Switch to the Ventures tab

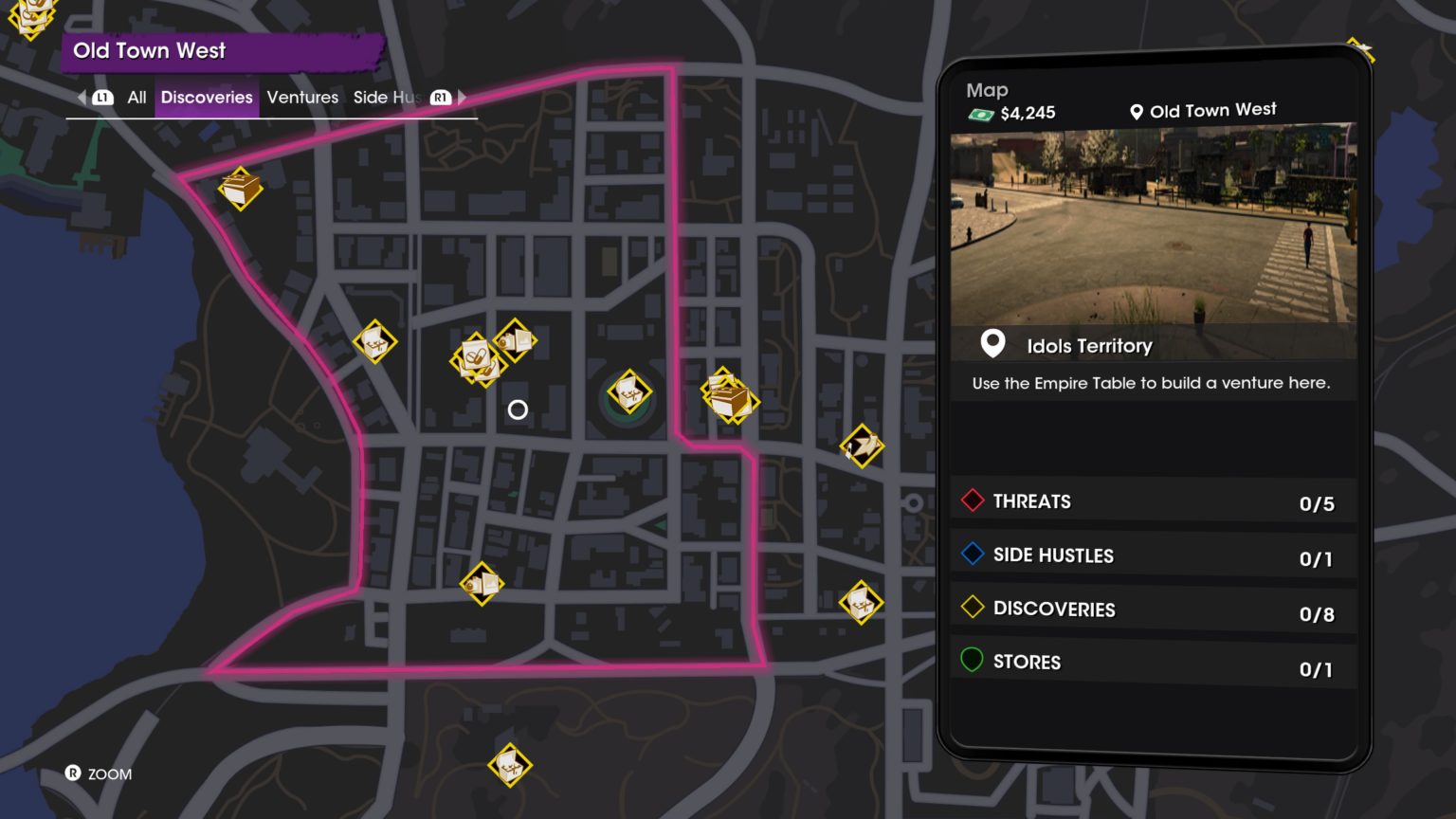pyautogui.click(x=301, y=97)
